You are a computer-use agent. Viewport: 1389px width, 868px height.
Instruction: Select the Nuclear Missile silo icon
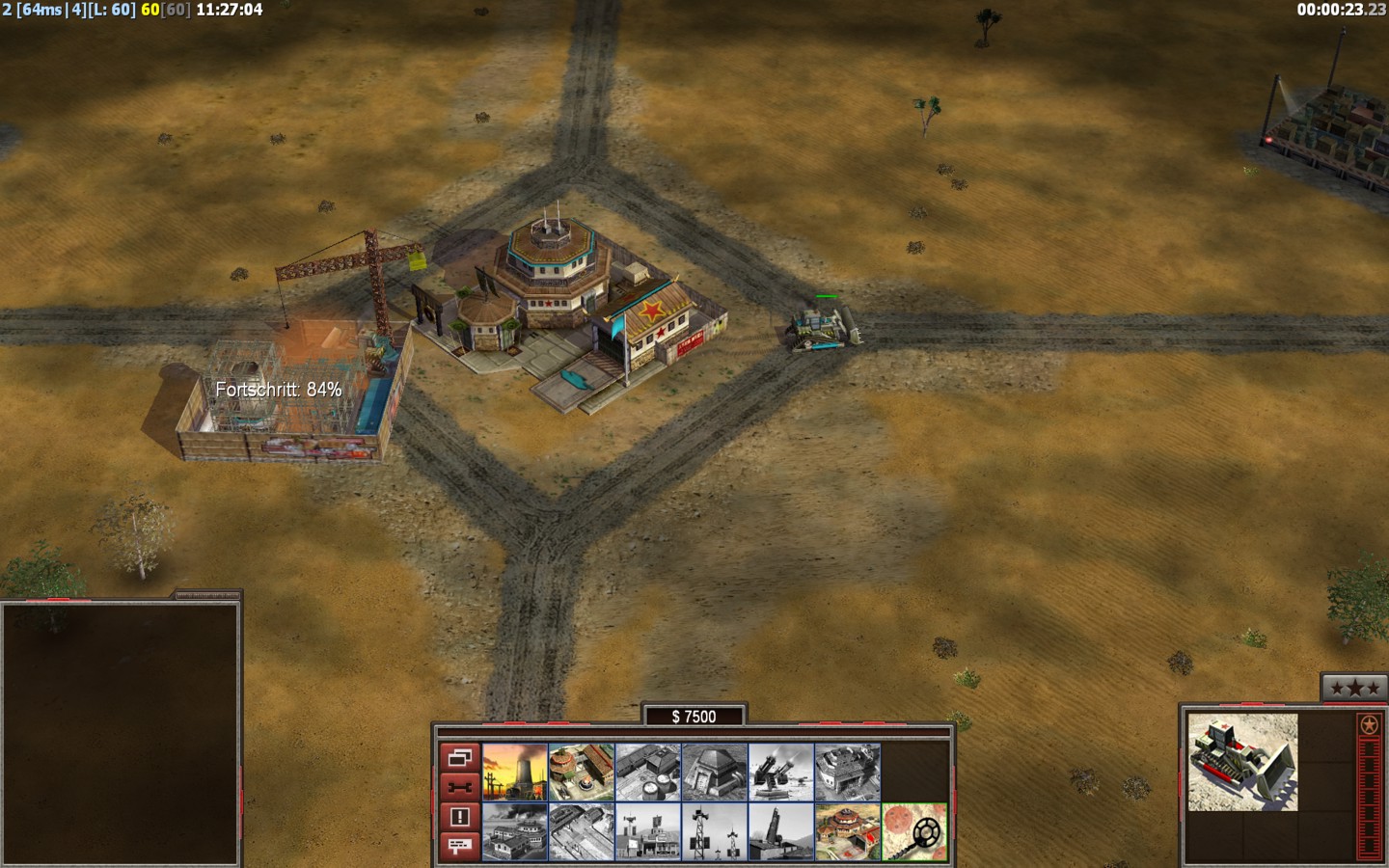781,831
